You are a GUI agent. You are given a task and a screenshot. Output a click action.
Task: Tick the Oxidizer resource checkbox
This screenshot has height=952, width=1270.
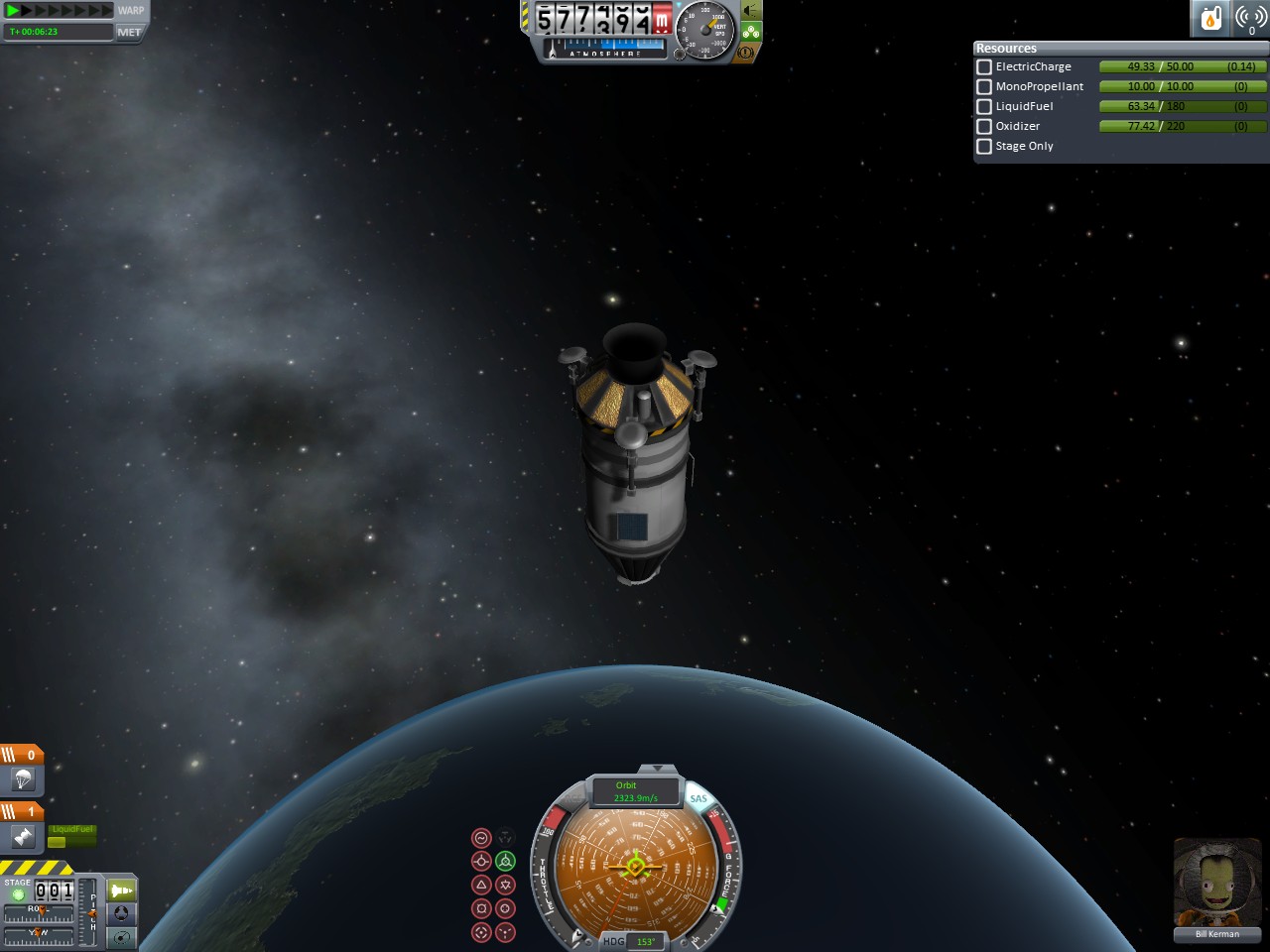[x=984, y=126]
